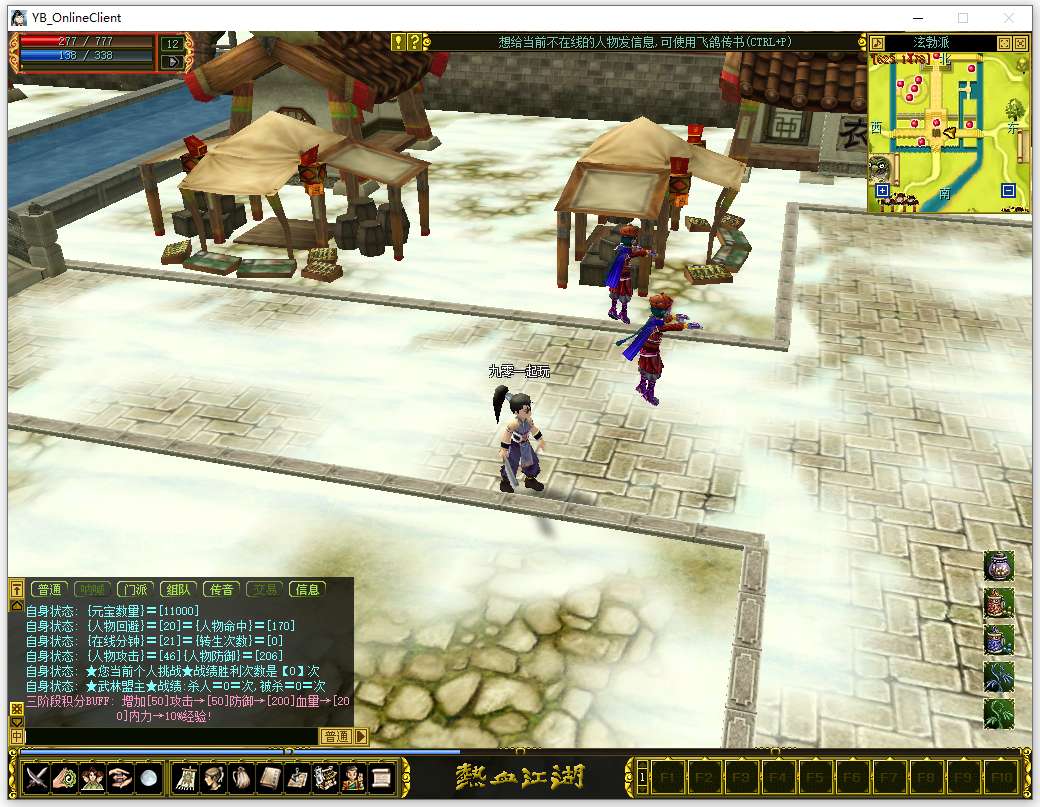Use the purple potion jar quick item
The width and height of the screenshot is (1040, 807).
pos(998,566)
